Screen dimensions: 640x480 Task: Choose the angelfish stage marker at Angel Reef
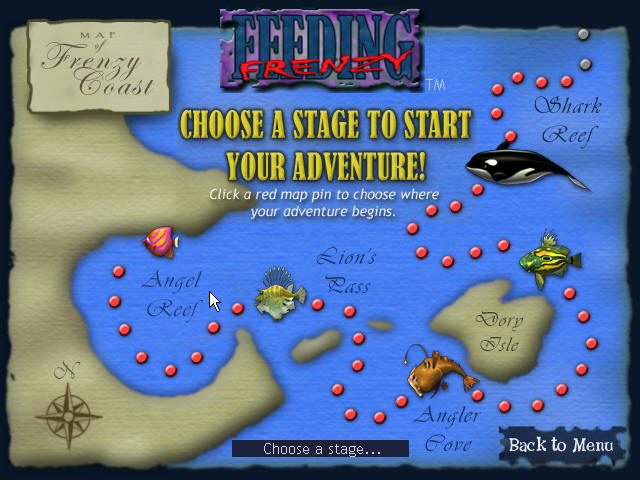[x=159, y=241]
